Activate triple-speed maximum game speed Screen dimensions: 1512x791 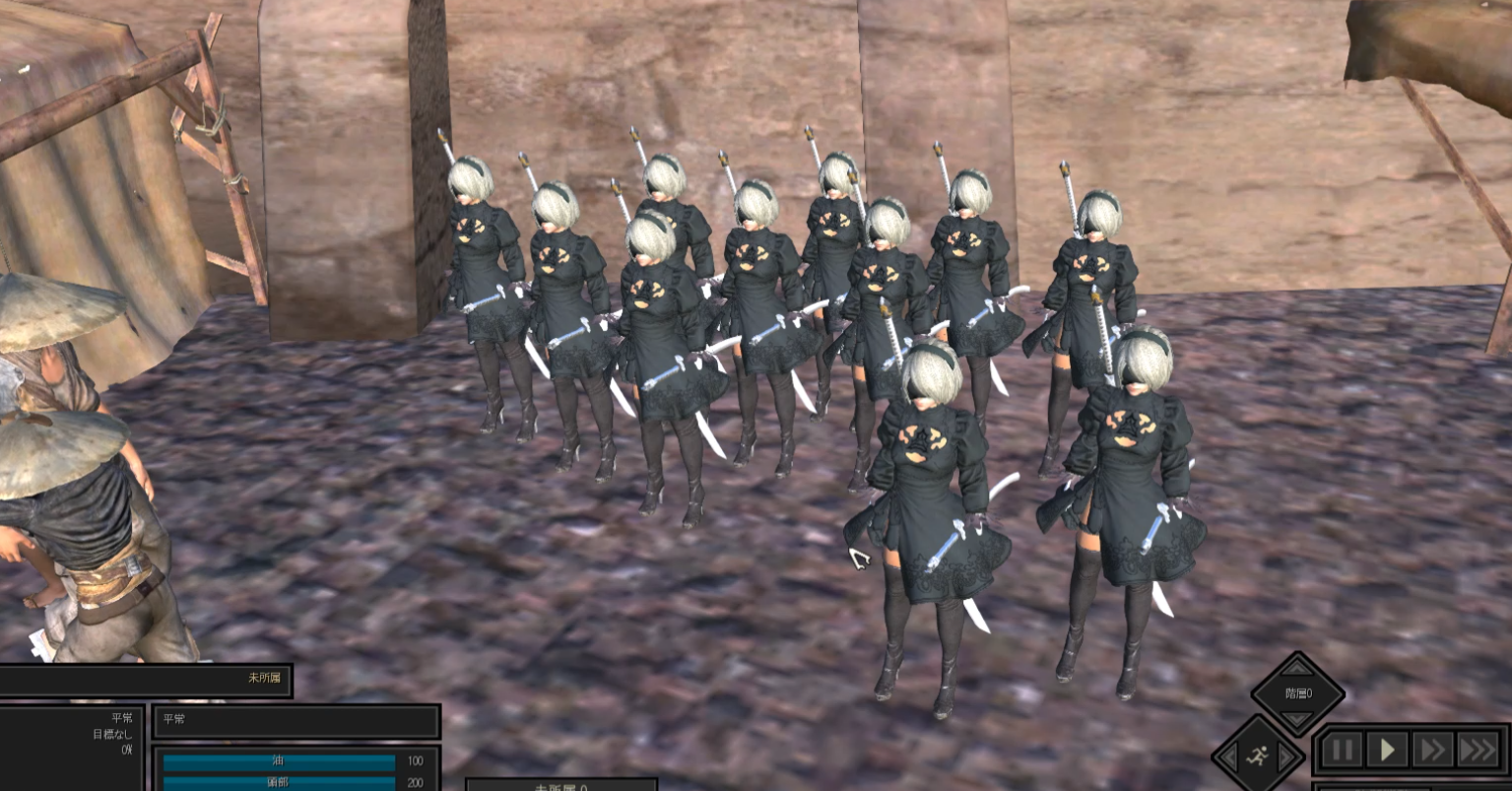(x=1477, y=749)
